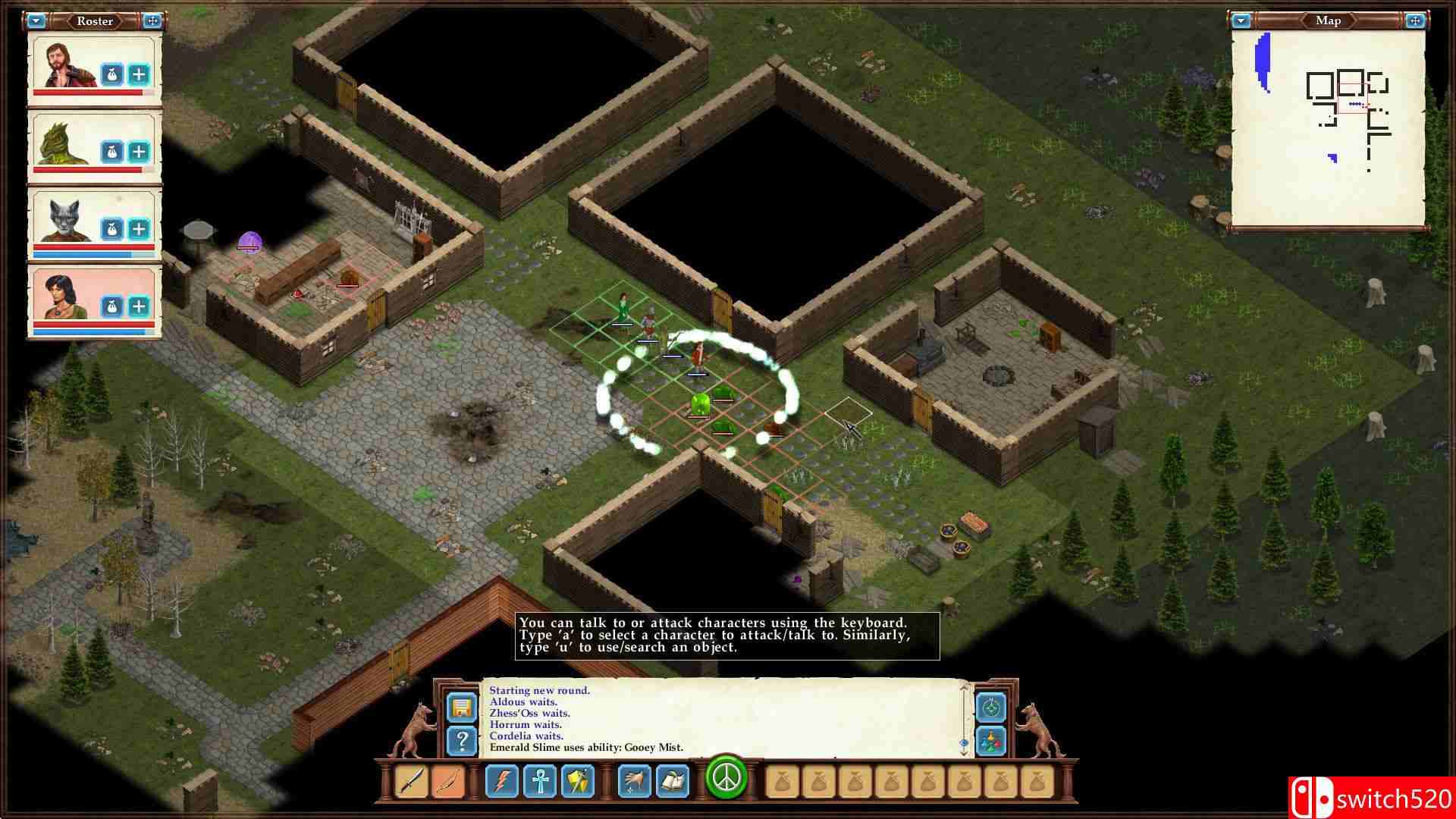Click the Map title bar
The width and height of the screenshot is (1456, 819).
(1328, 20)
